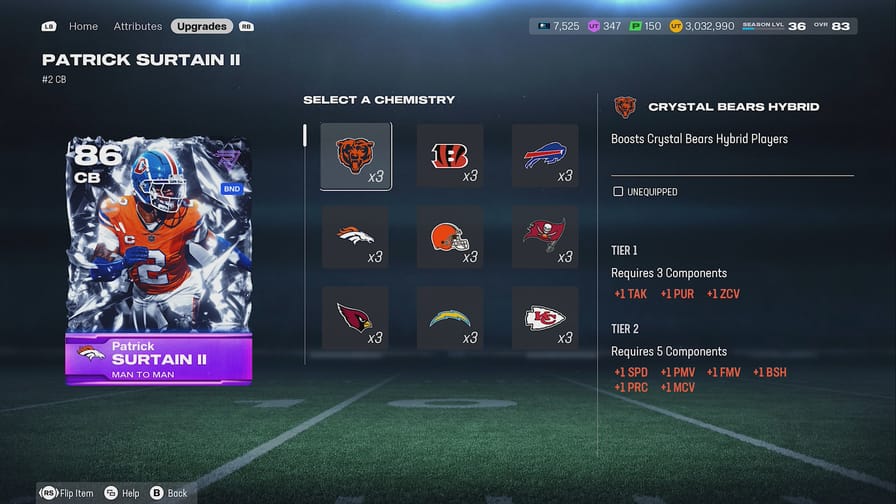Select the Upgrades tab
This screenshot has width=896, height=504.
(x=201, y=26)
